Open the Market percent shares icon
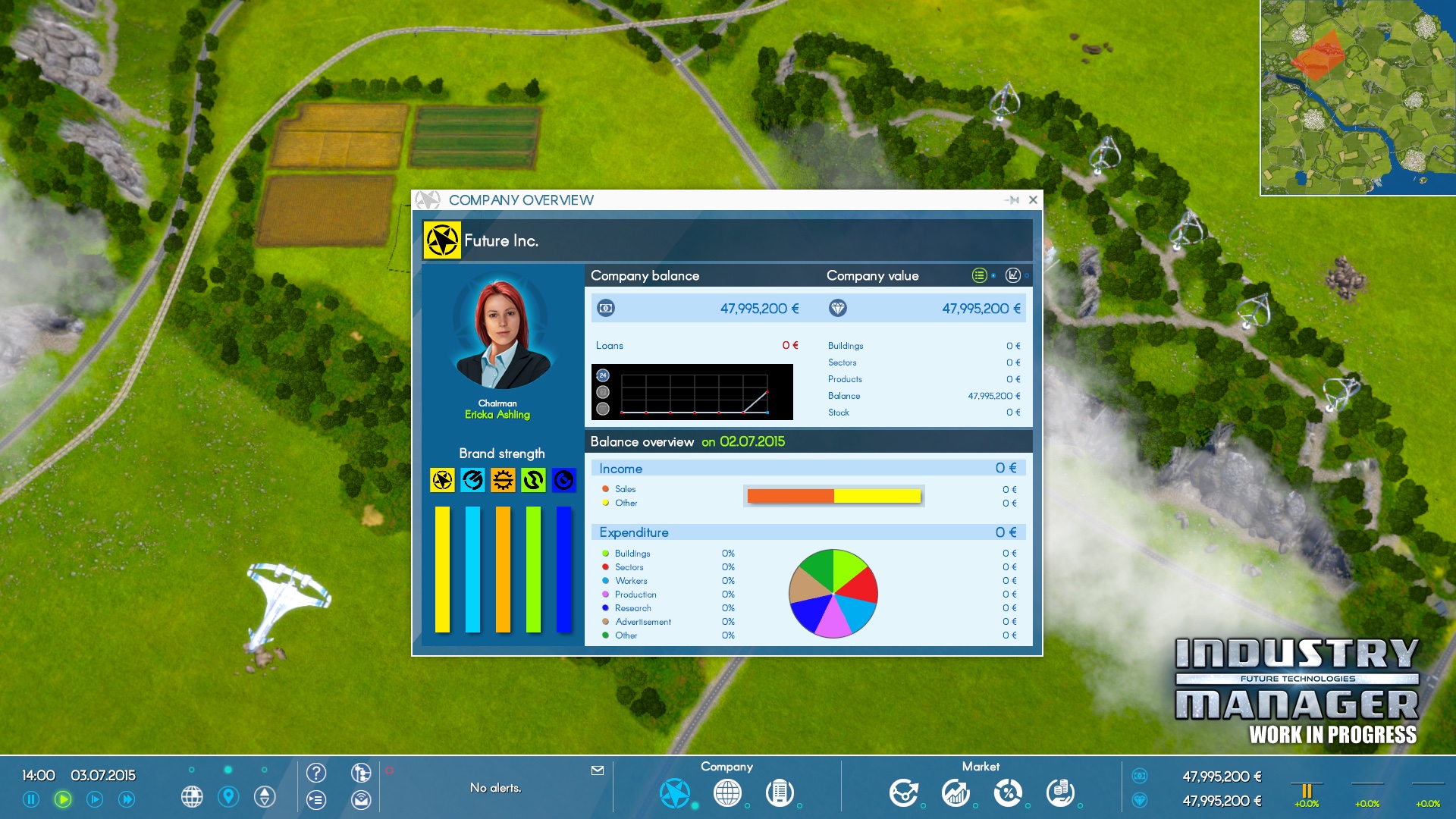The image size is (1456, 819). click(x=1008, y=793)
